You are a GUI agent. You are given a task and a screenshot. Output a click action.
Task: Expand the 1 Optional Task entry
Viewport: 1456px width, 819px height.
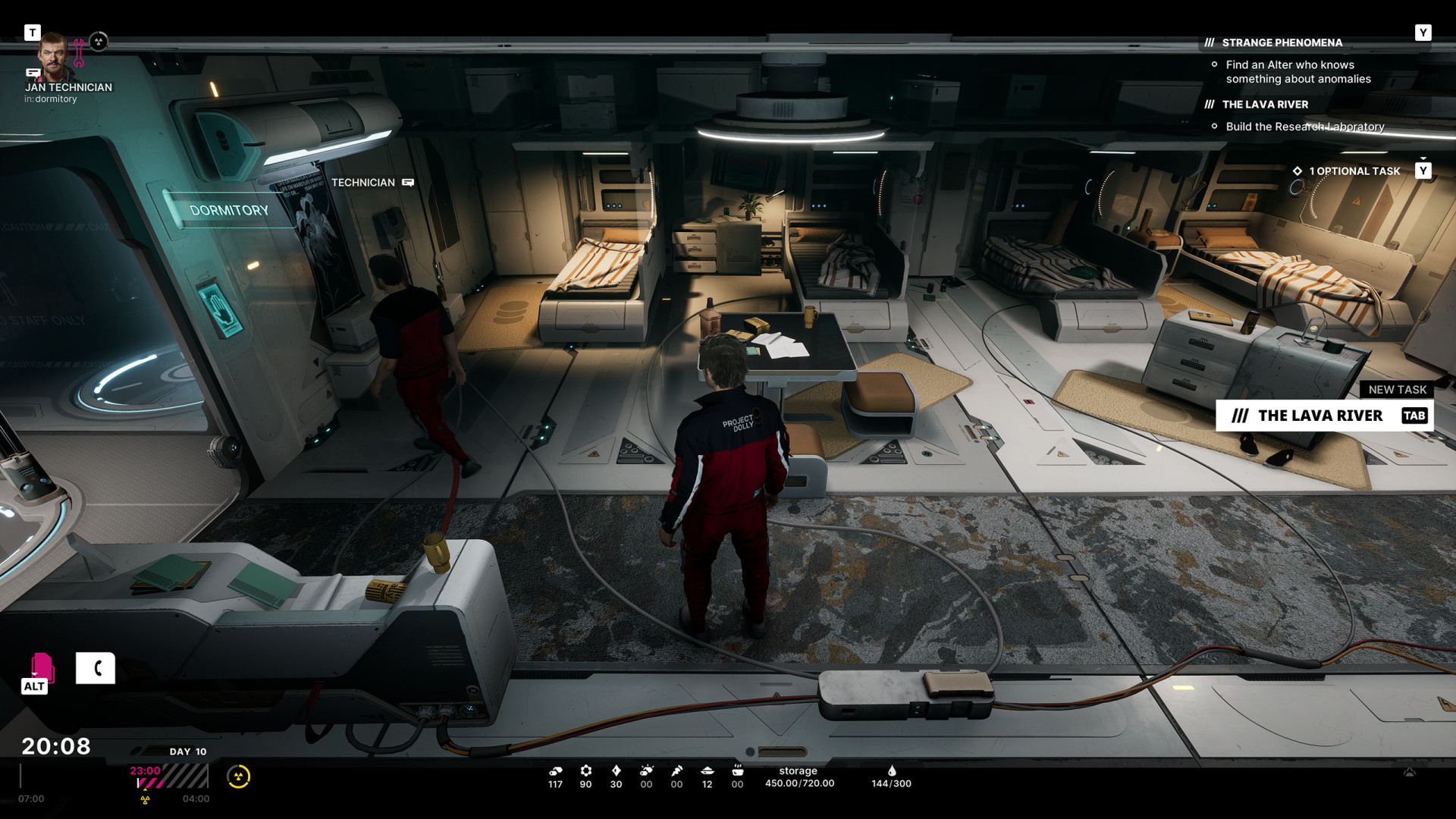tap(1354, 171)
